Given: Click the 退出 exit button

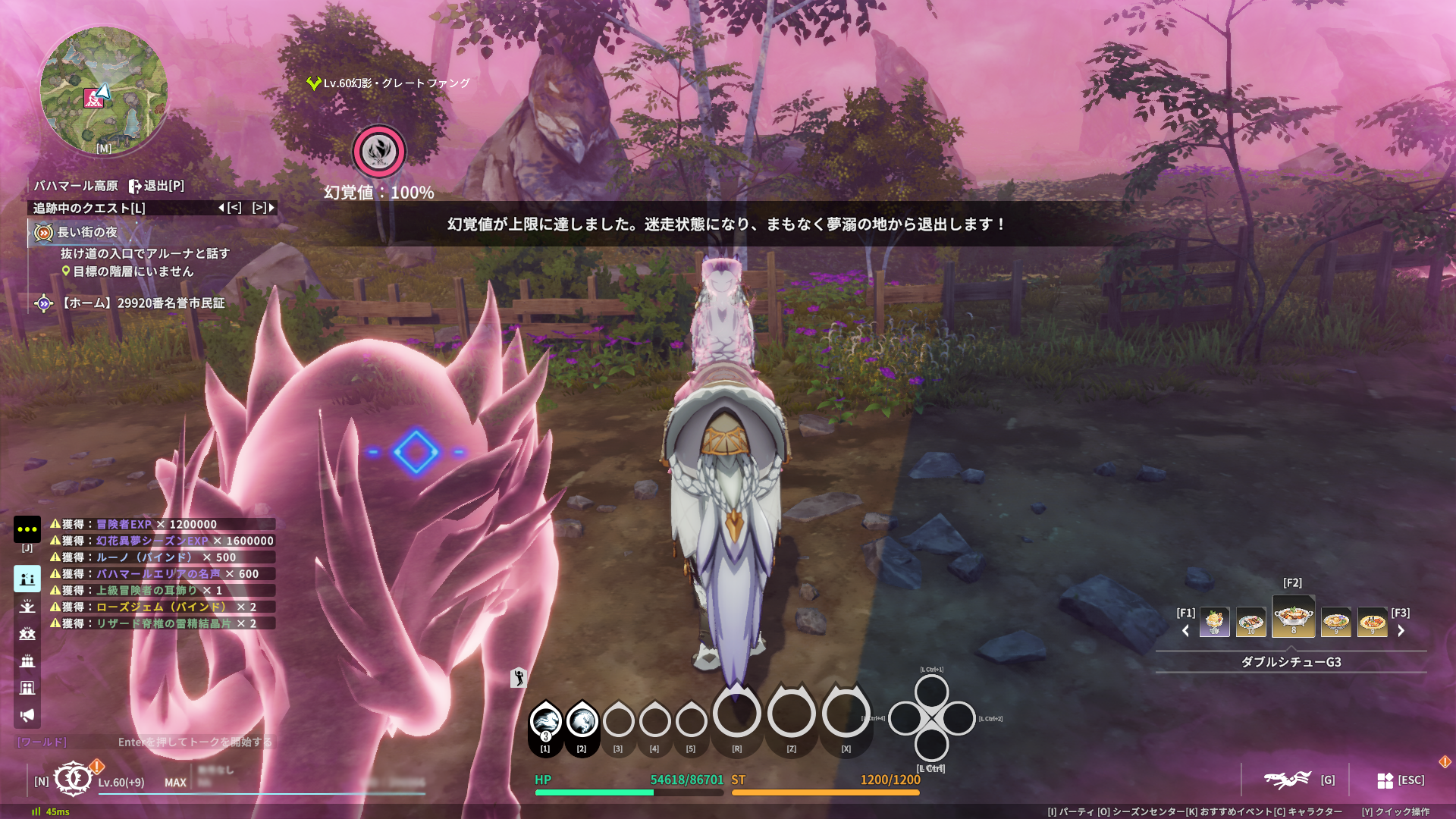Looking at the screenshot, I should 156,186.
